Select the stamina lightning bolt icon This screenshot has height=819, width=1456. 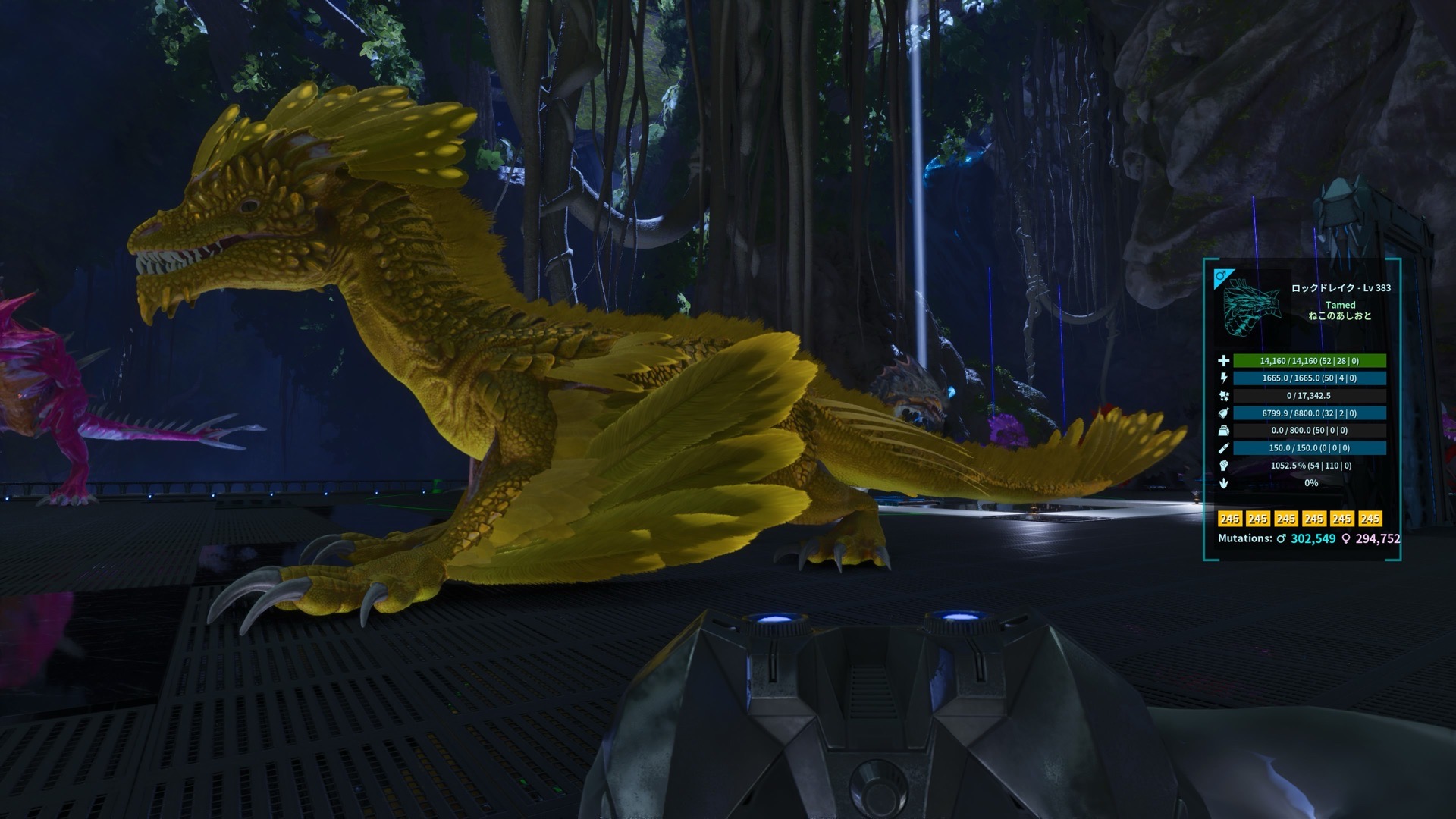pos(1223,378)
